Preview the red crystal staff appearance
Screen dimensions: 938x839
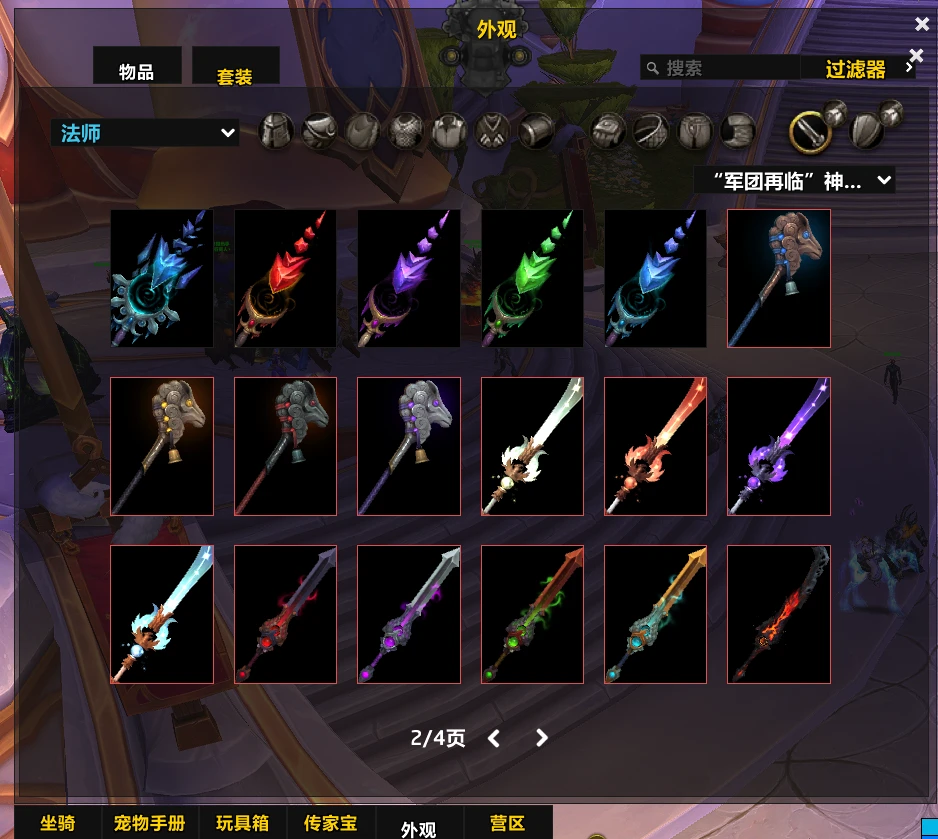click(x=285, y=278)
